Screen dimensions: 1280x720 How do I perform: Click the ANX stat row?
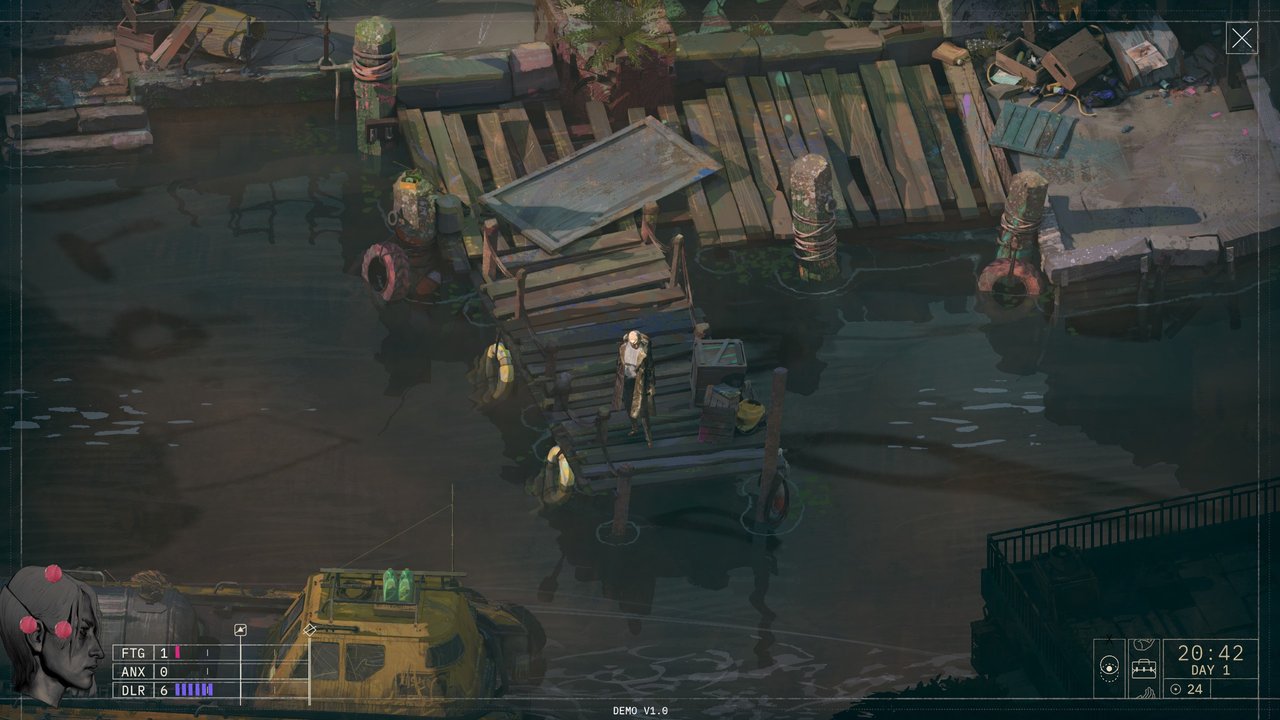[133, 672]
